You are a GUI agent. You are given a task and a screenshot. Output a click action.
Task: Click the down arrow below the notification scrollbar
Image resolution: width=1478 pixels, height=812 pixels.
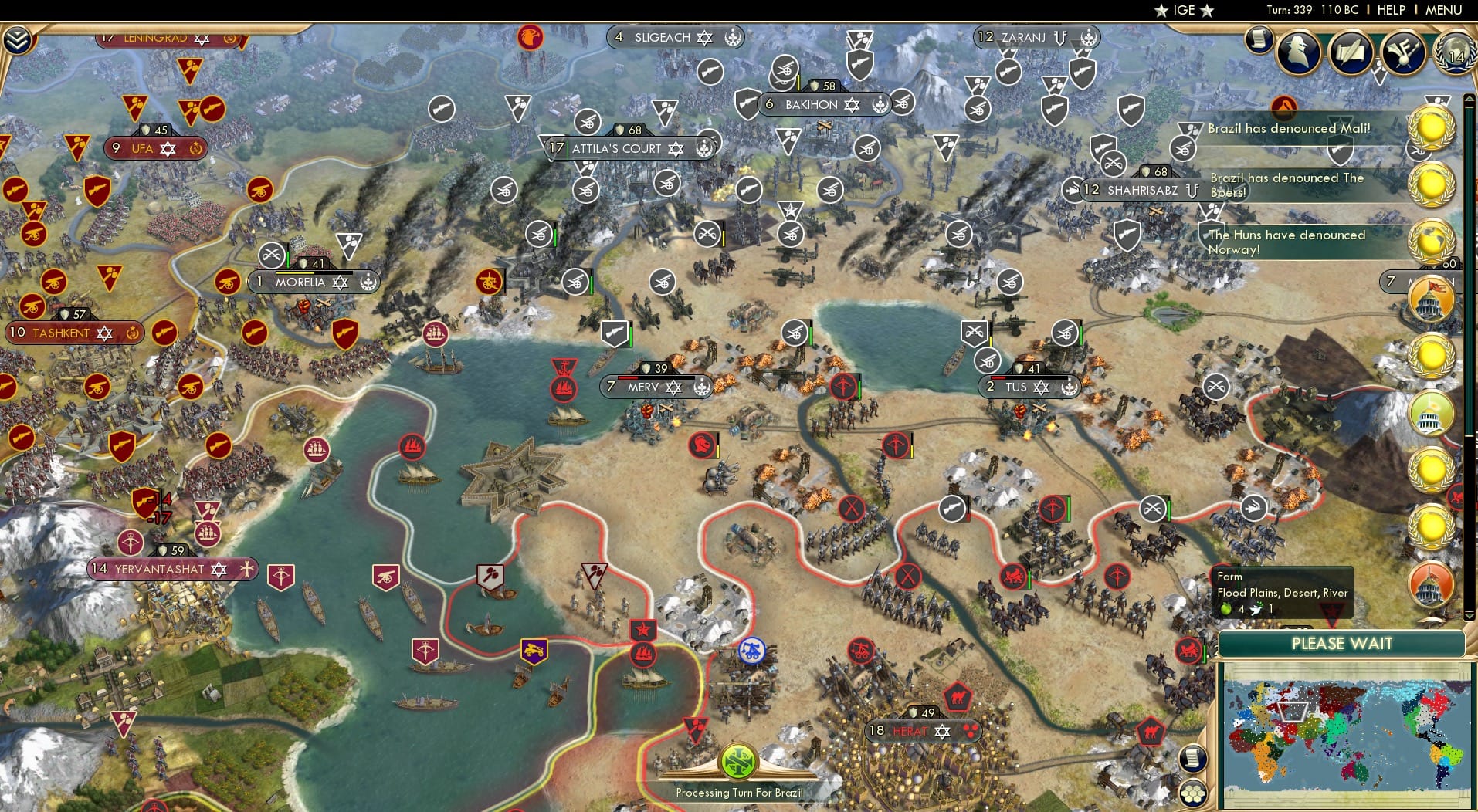[x=1470, y=616]
